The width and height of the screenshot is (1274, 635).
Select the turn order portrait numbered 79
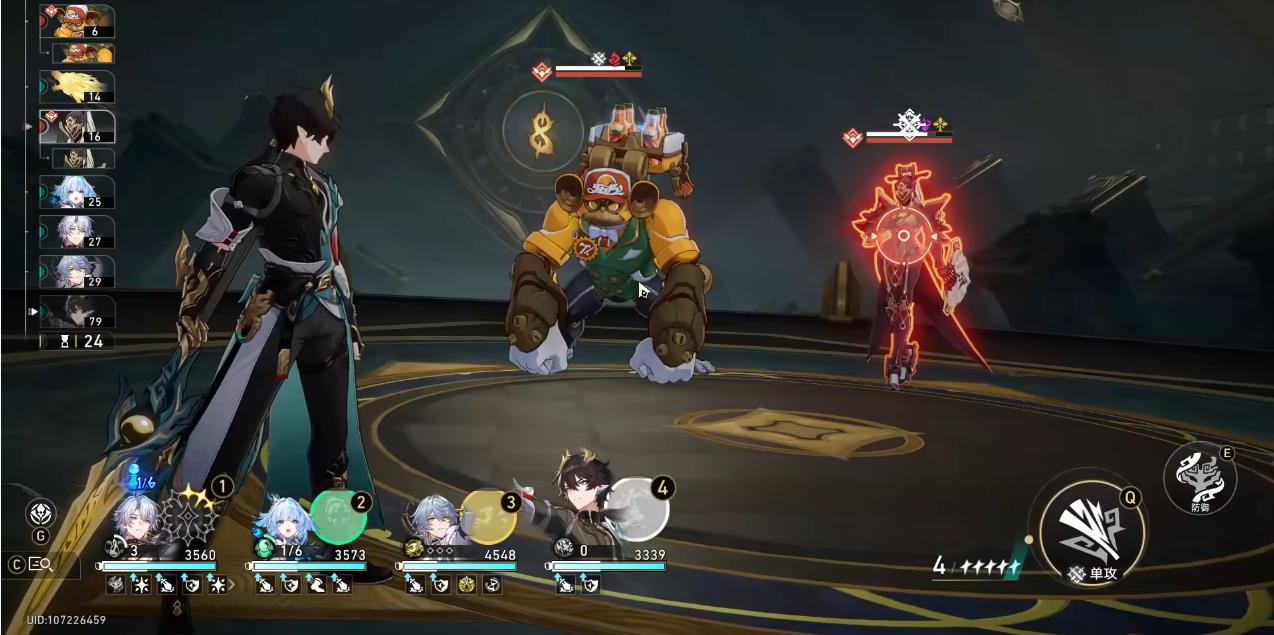point(77,312)
